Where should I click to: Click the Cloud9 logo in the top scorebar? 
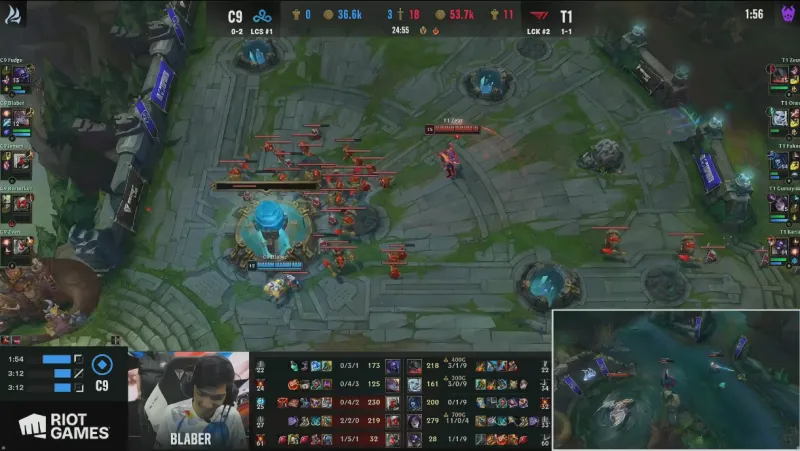click(262, 16)
